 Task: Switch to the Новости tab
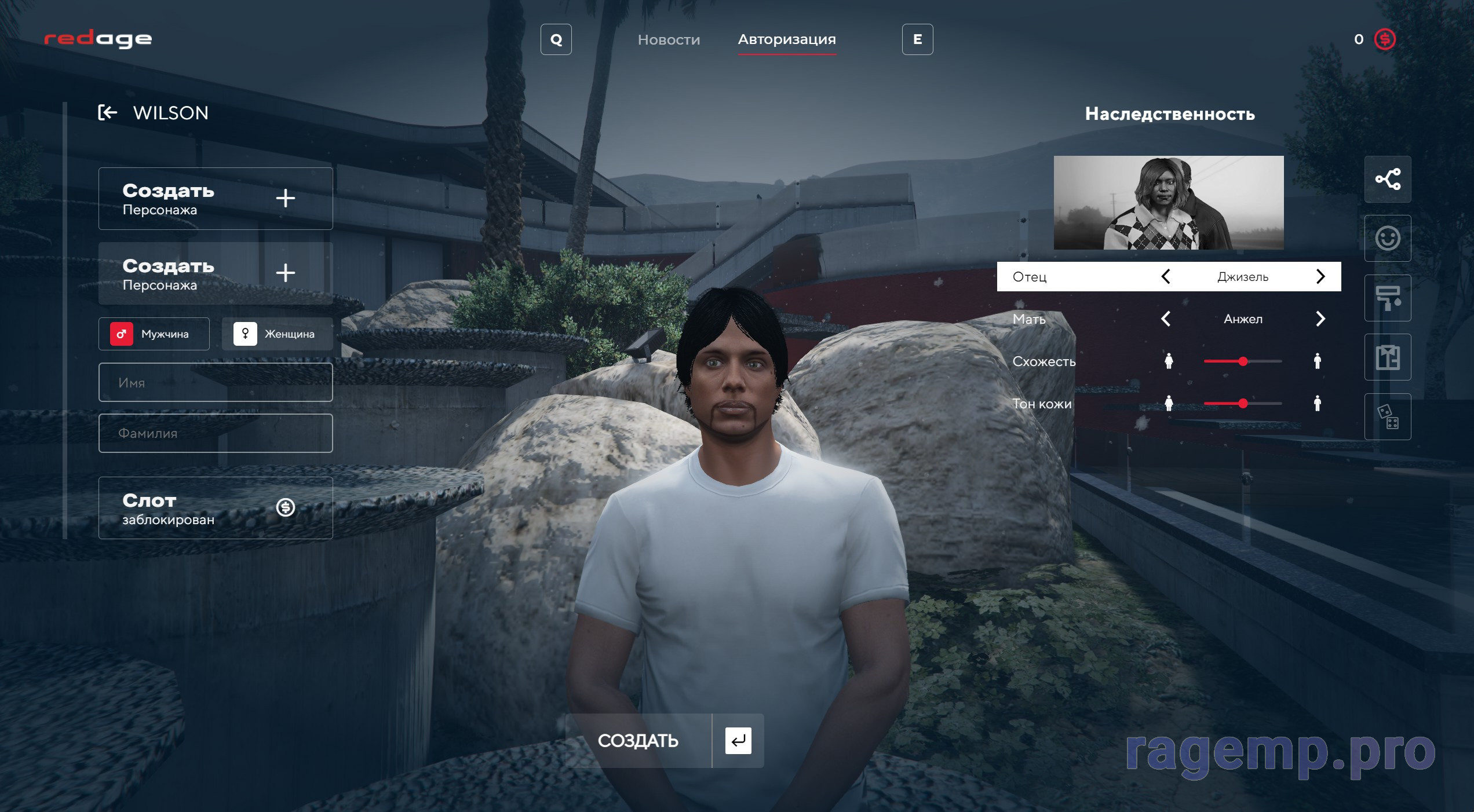(x=669, y=39)
